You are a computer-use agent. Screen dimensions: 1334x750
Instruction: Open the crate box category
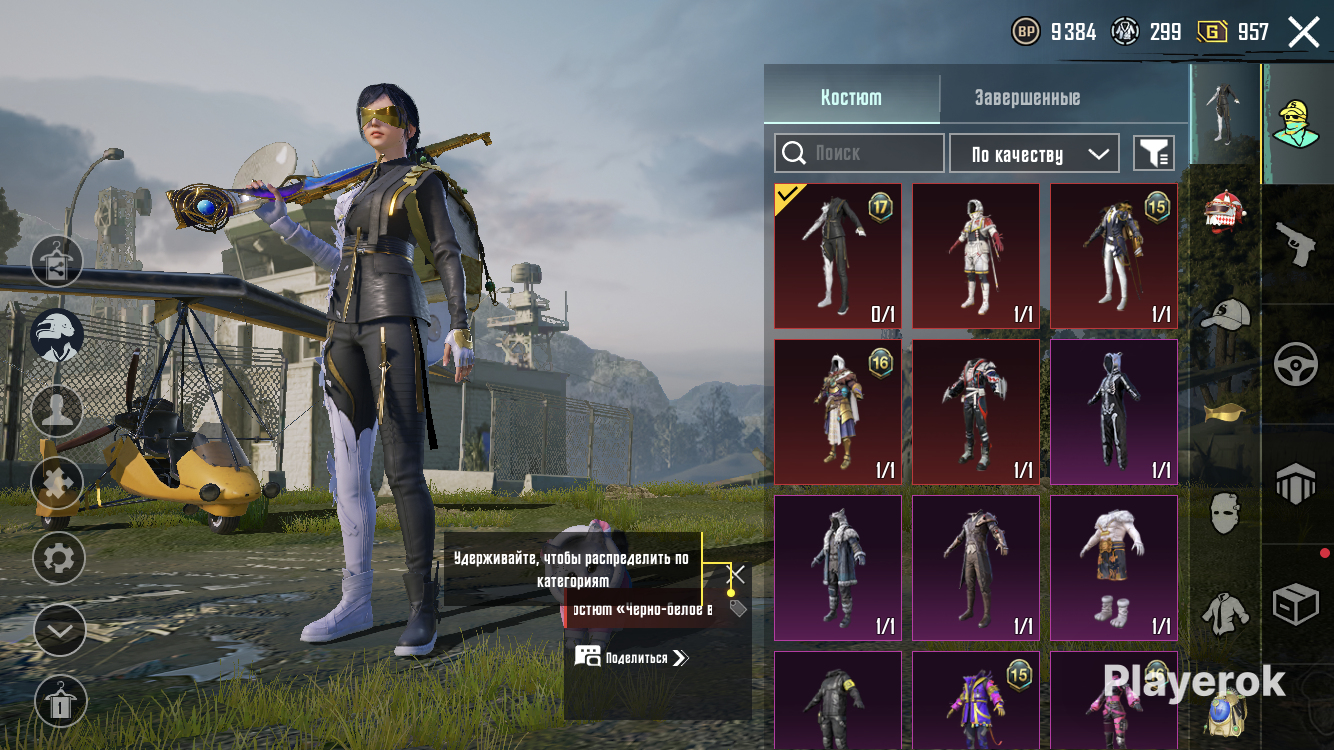pos(1297,605)
